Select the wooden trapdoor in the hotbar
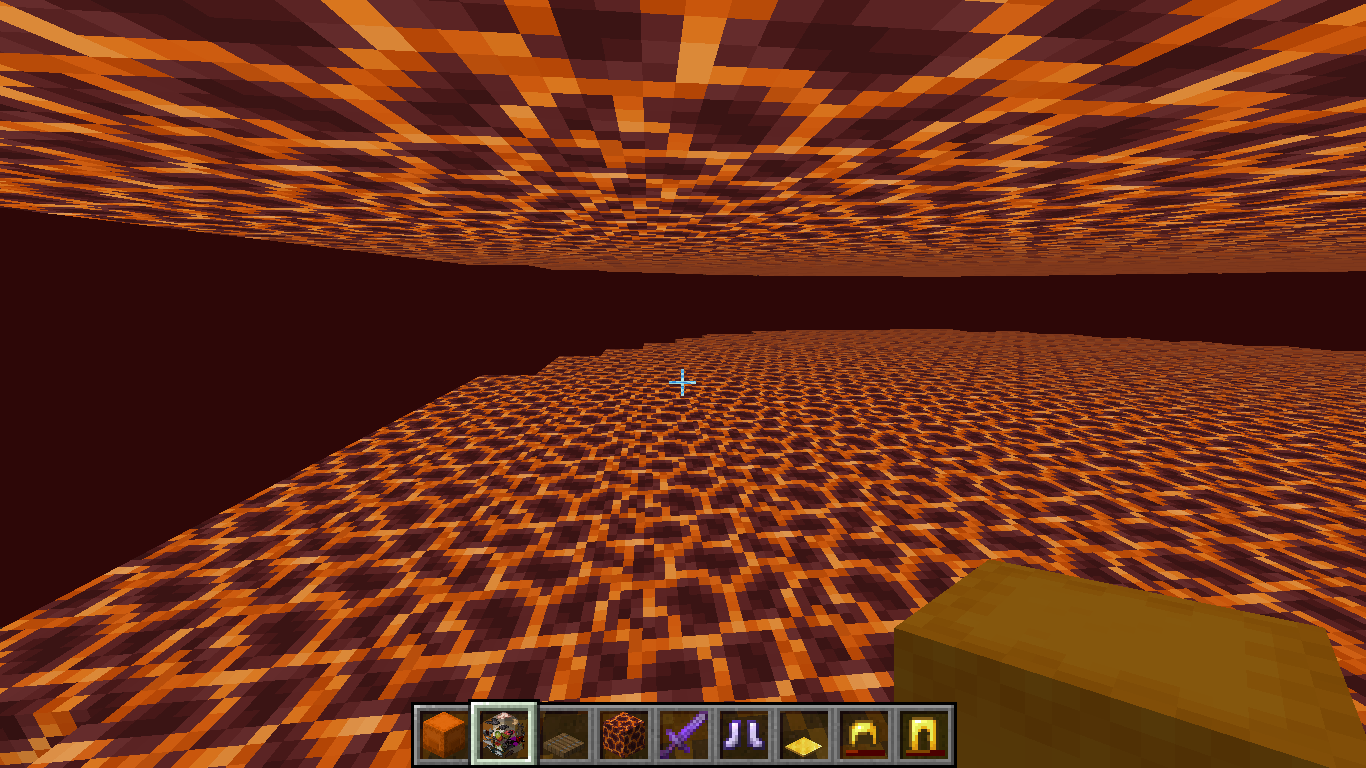This screenshot has height=768, width=1366. pyautogui.click(x=563, y=733)
